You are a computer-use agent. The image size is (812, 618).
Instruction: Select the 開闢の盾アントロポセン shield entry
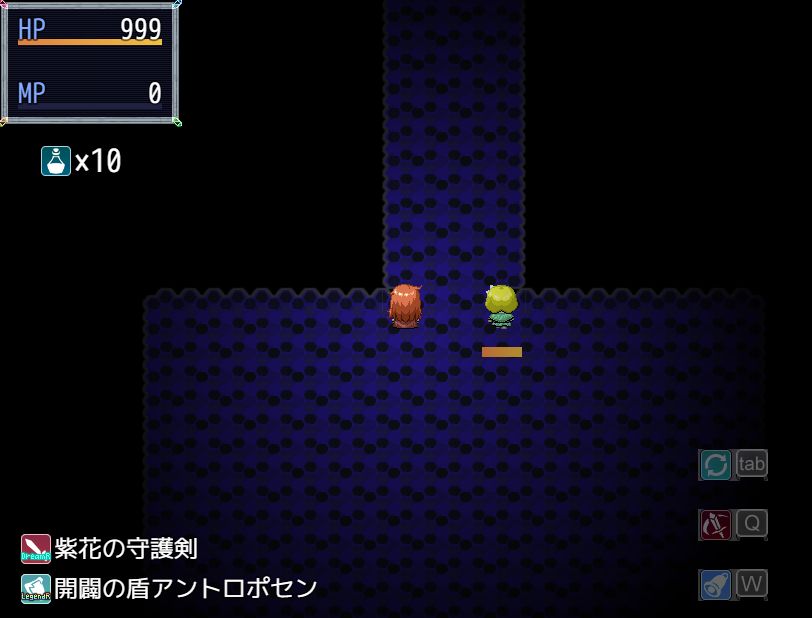pos(170,588)
